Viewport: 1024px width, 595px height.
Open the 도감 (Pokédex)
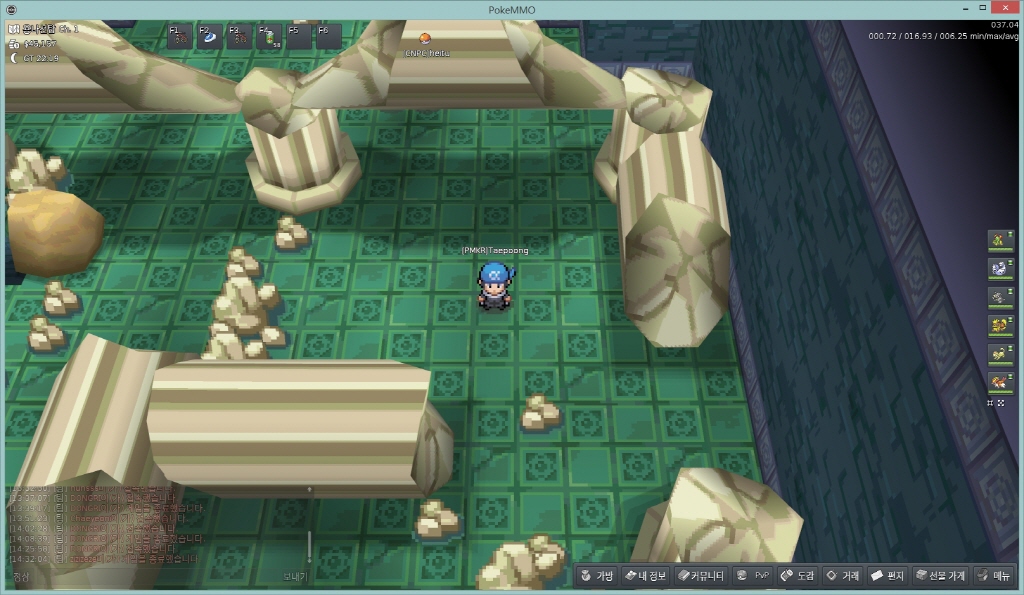point(797,576)
